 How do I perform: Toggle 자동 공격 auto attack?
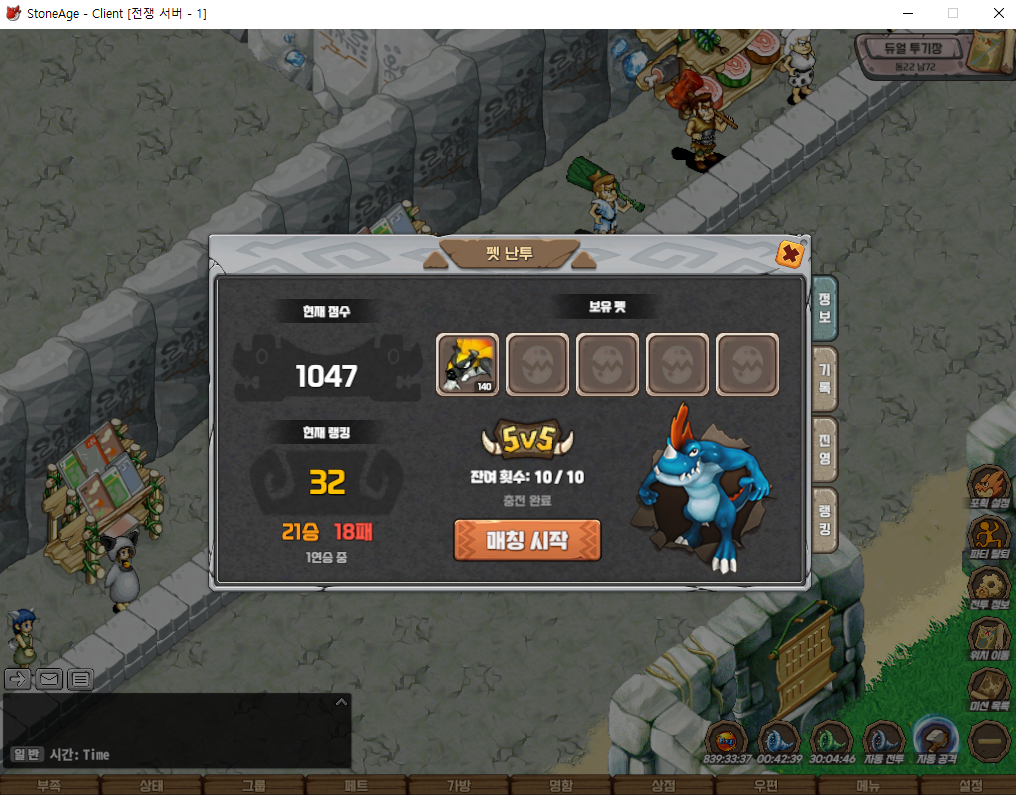pos(936,742)
